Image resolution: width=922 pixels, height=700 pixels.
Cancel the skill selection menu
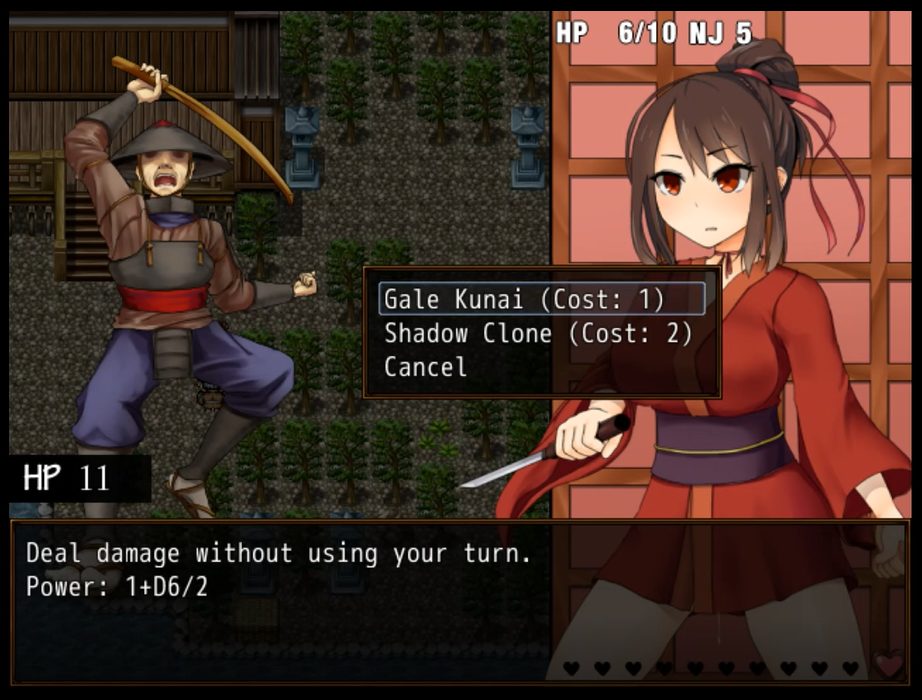coord(425,367)
